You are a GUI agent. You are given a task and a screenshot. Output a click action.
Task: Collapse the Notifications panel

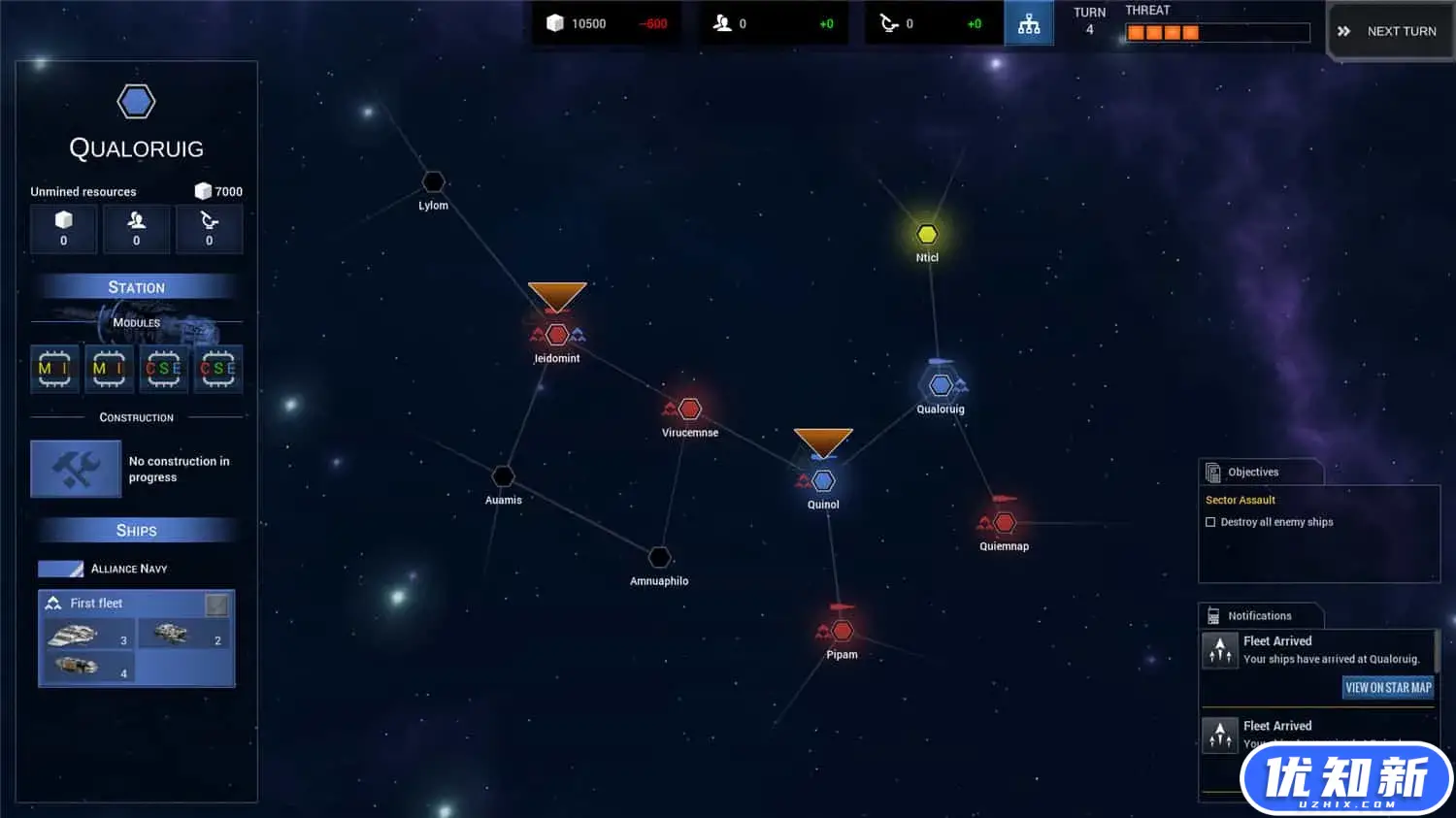[x=1259, y=615]
